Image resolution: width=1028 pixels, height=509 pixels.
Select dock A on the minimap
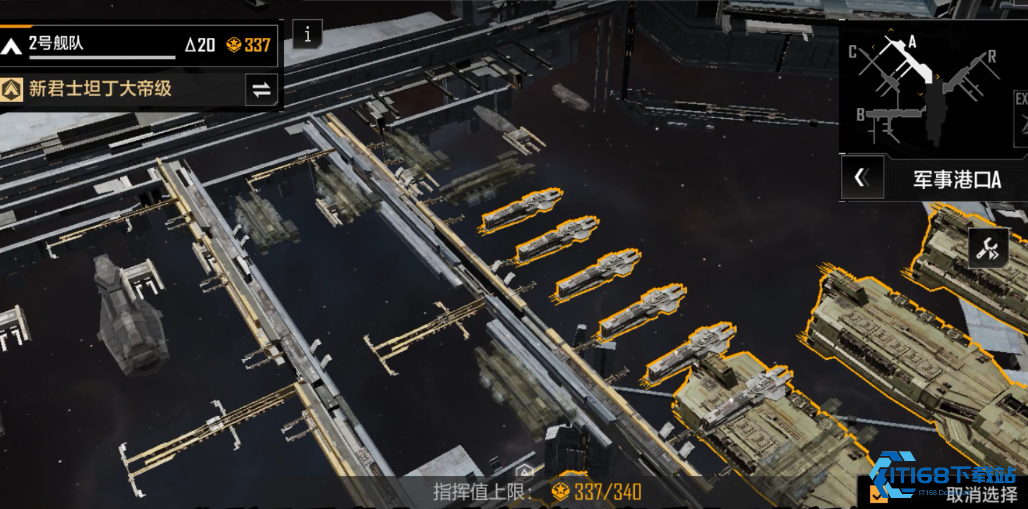pos(911,43)
